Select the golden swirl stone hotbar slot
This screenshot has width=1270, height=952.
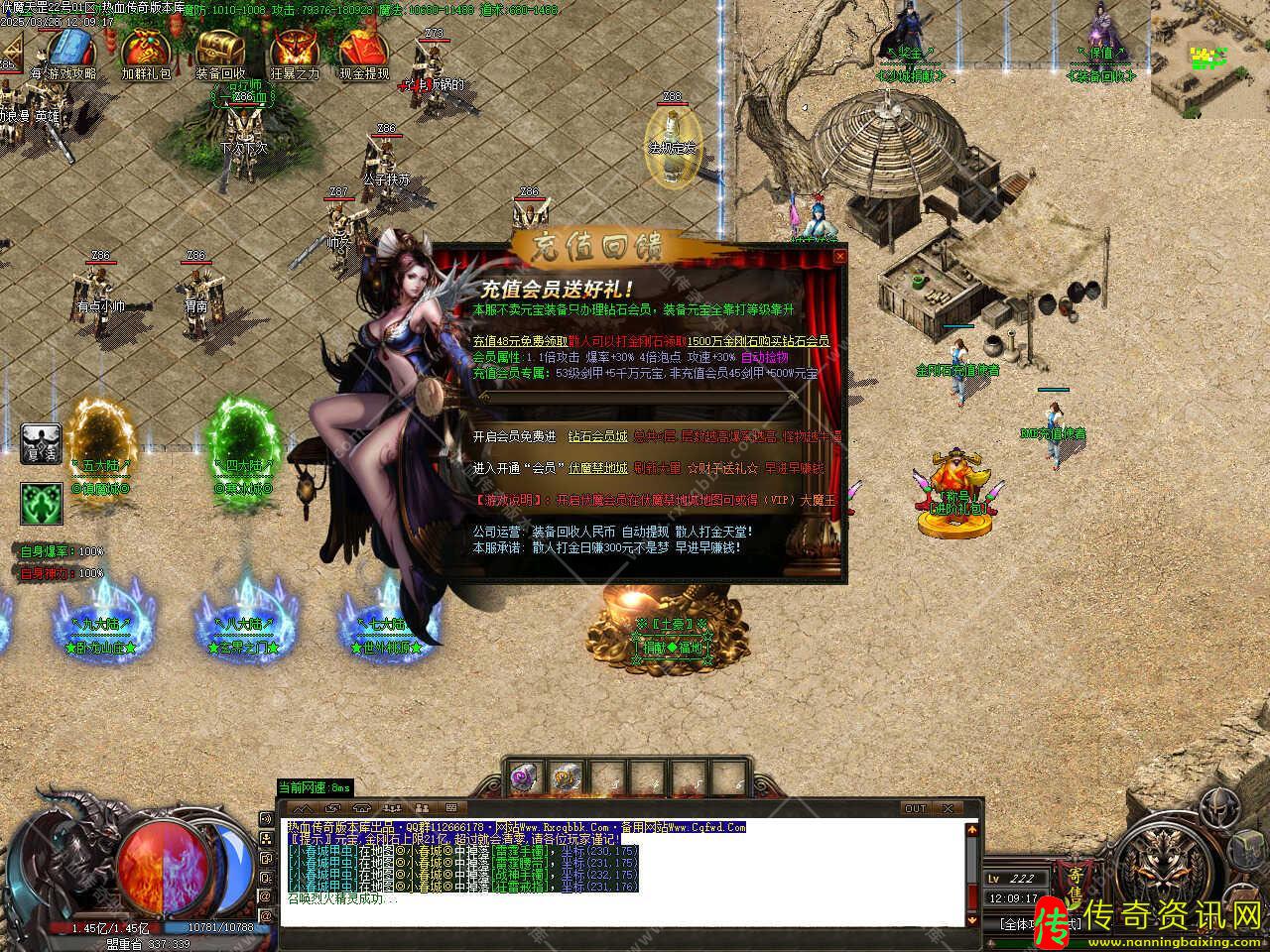565,778
